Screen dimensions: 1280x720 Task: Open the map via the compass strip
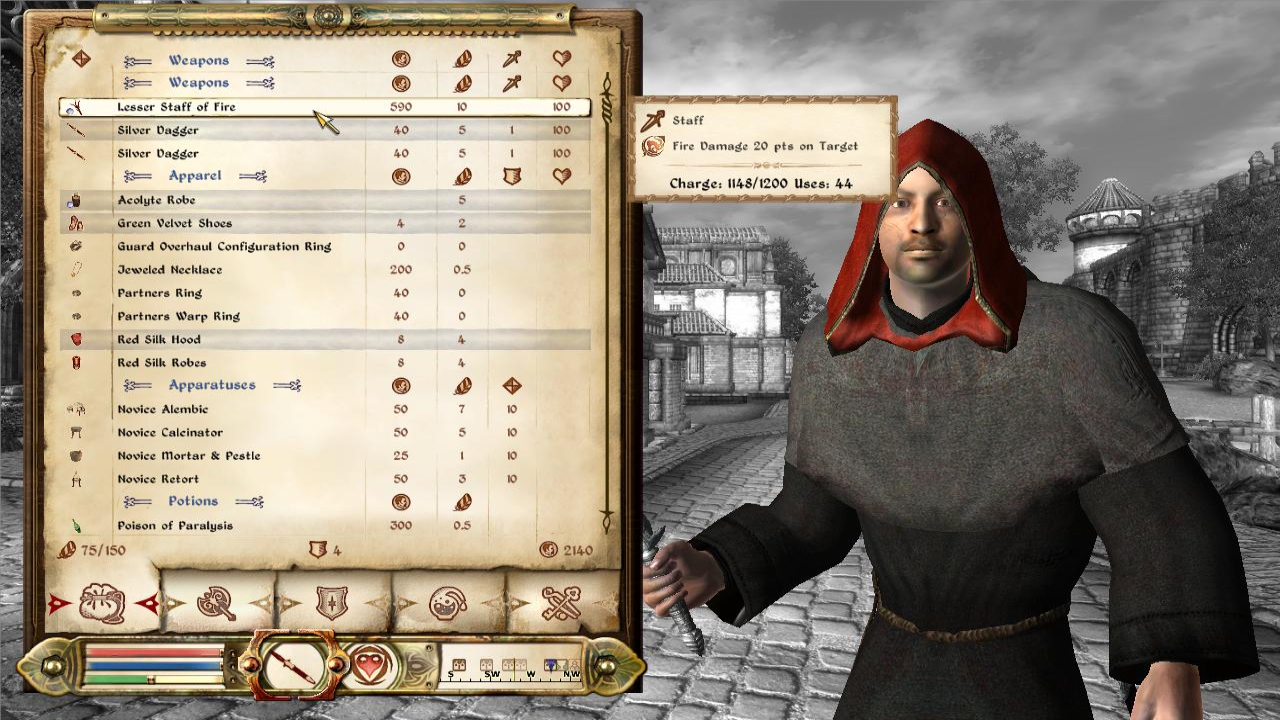click(x=513, y=669)
